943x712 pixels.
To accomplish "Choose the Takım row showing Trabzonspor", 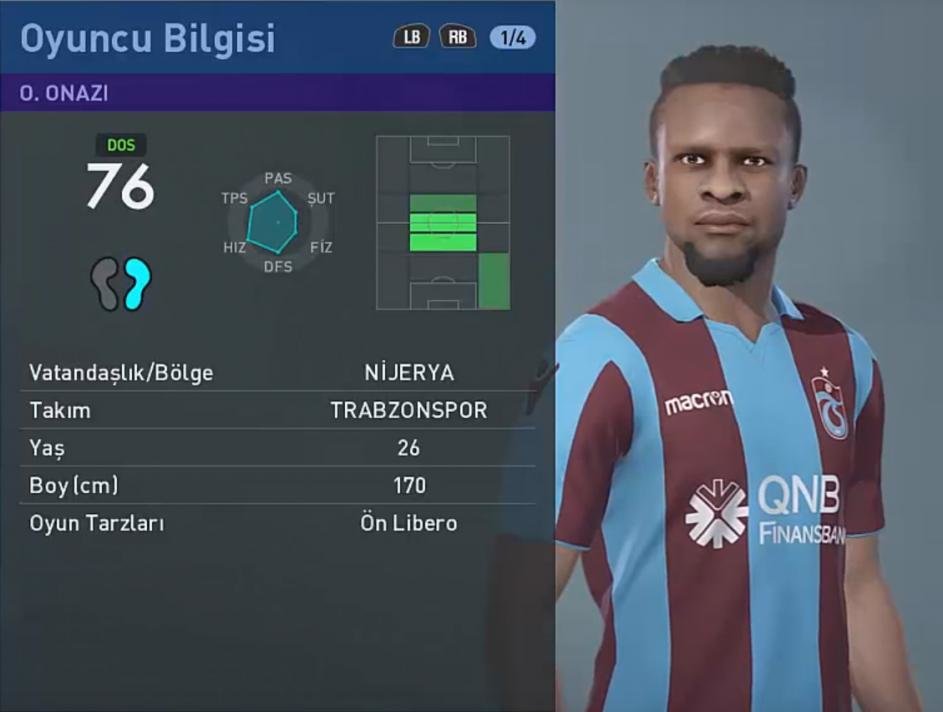I will pos(277,411).
